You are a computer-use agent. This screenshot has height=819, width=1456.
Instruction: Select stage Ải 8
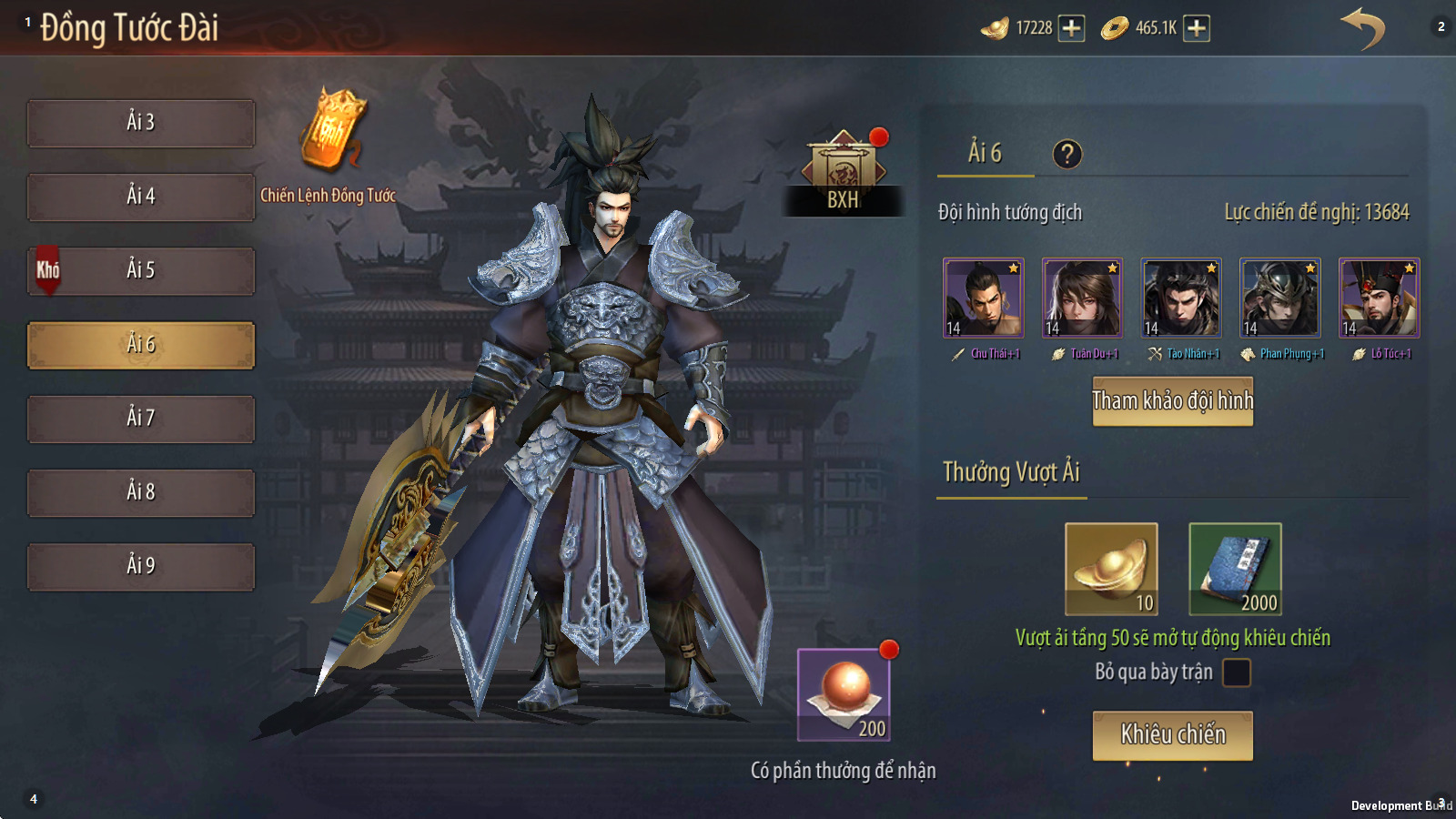coord(141,492)
